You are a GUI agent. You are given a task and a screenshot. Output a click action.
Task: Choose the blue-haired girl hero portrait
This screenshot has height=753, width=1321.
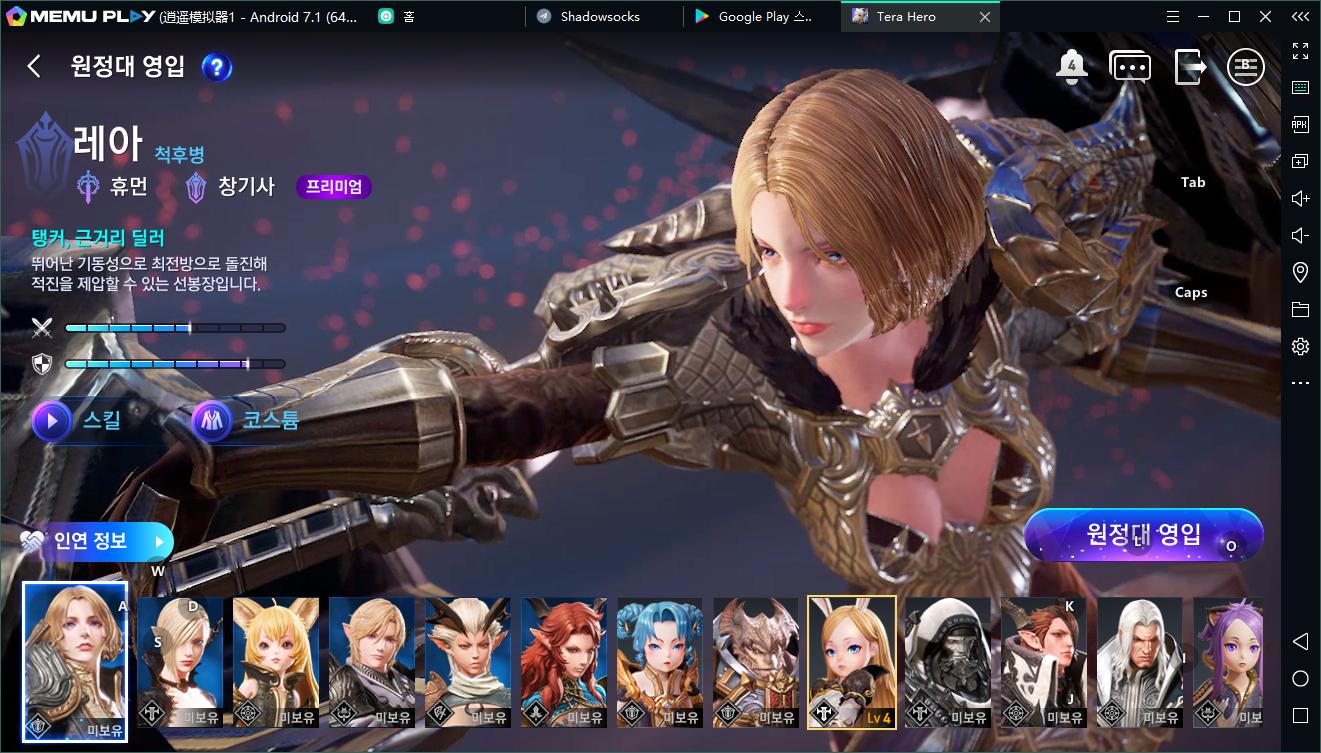[x=660, y=661]
